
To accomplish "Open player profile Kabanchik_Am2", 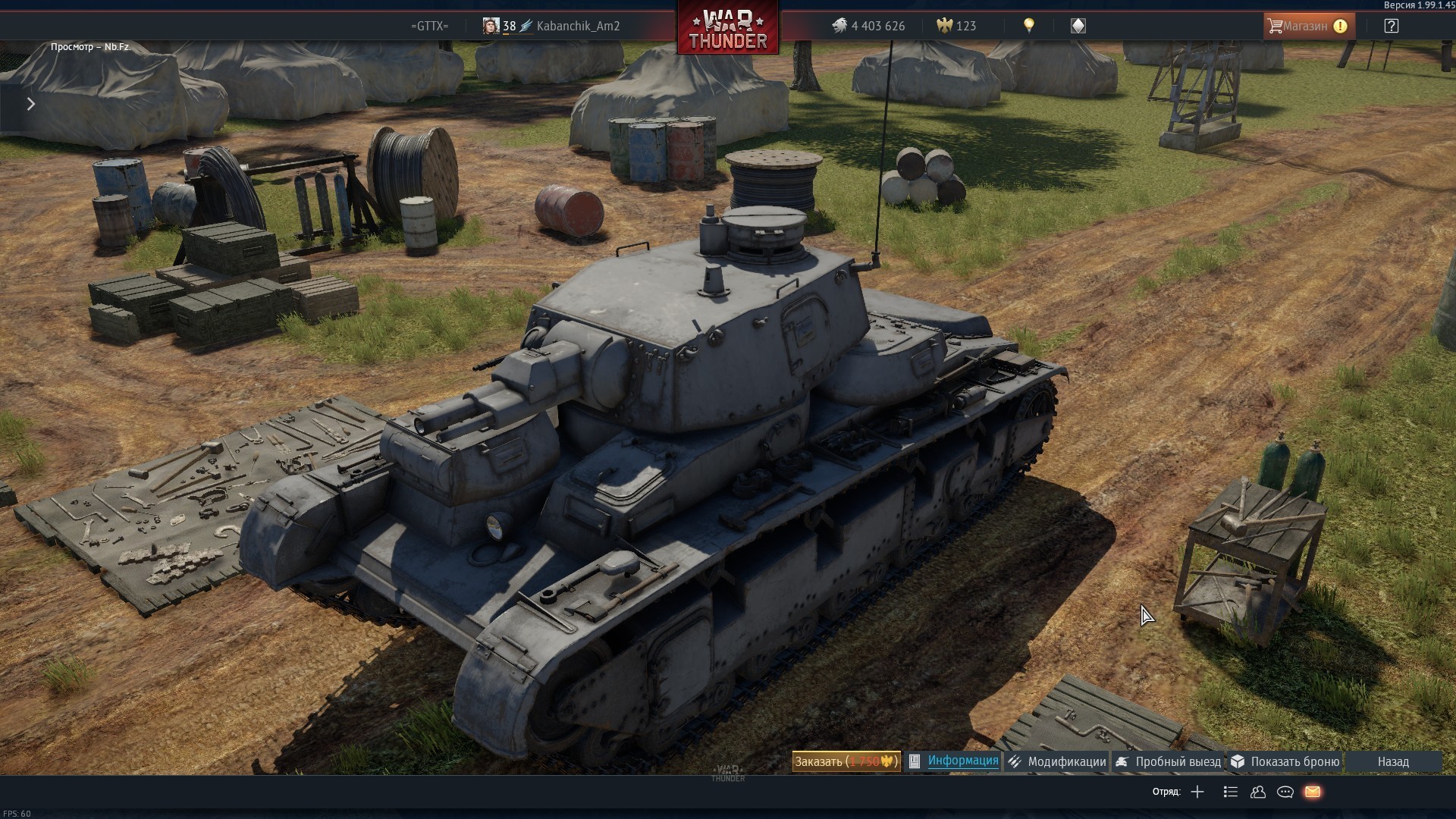I will [578, 26].
